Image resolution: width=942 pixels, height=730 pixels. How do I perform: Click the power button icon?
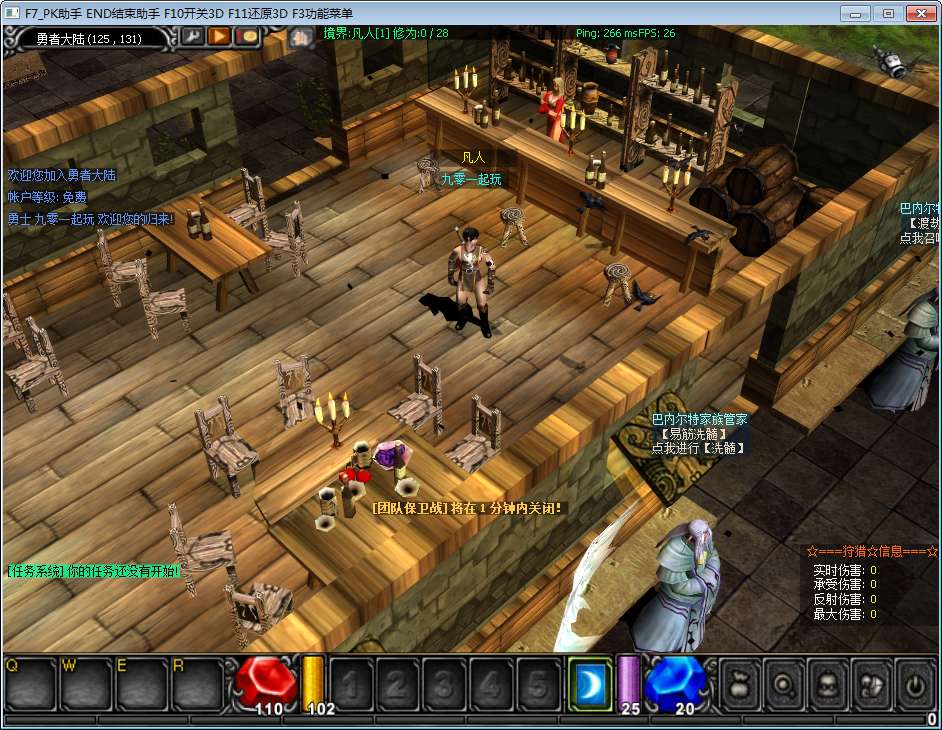(x=914, y=684)
